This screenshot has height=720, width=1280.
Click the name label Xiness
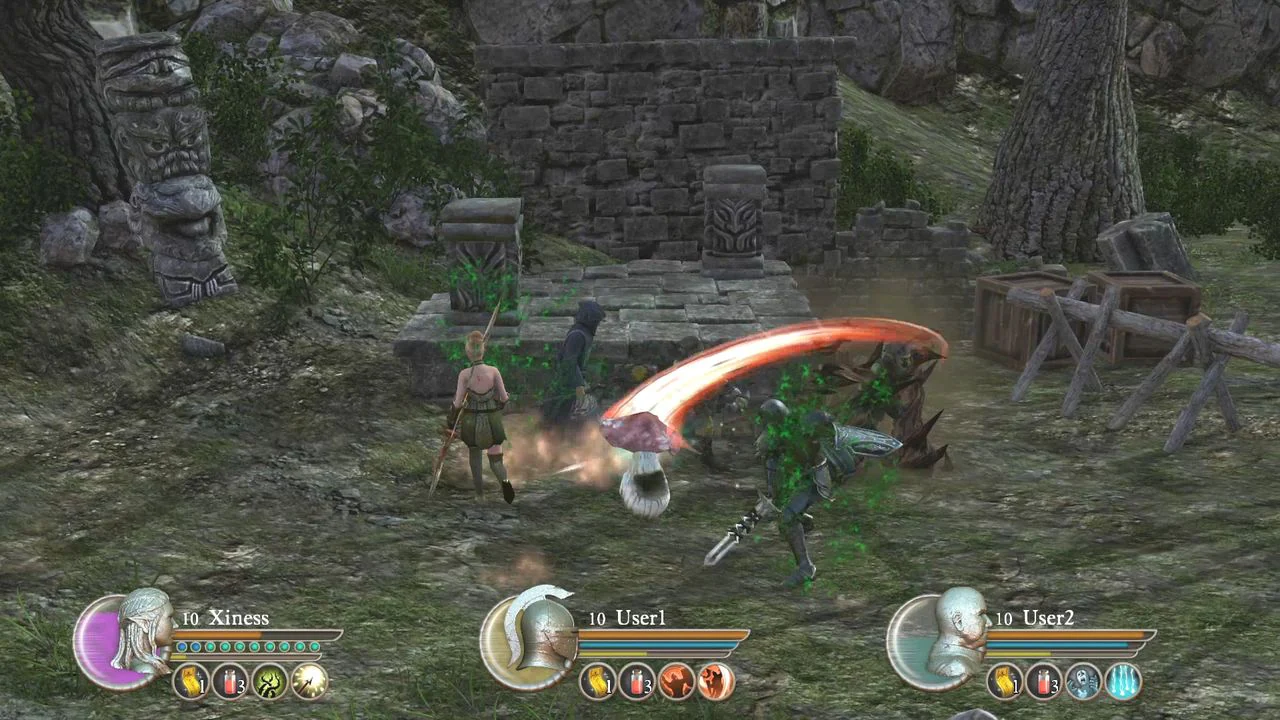coord(239,617)
